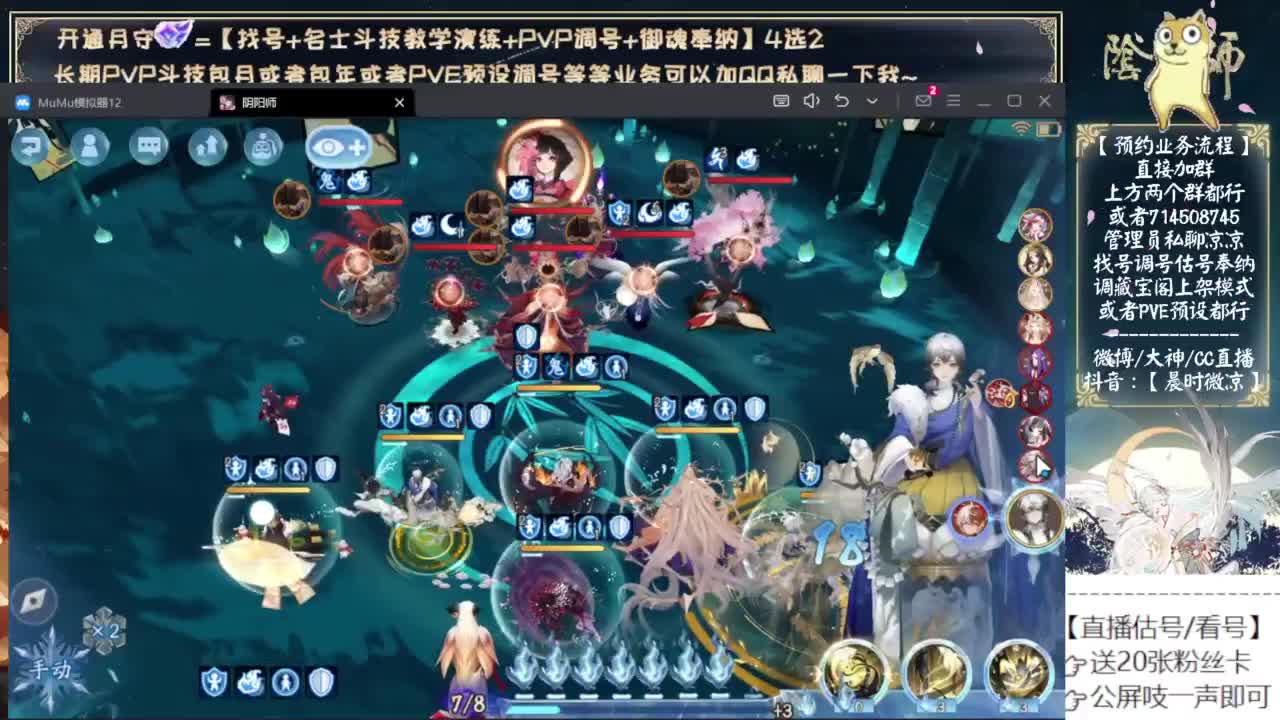Screen dimensions: 1280x720
Task: Click the team invite icon with house symbol
Action: coord(205,147)
